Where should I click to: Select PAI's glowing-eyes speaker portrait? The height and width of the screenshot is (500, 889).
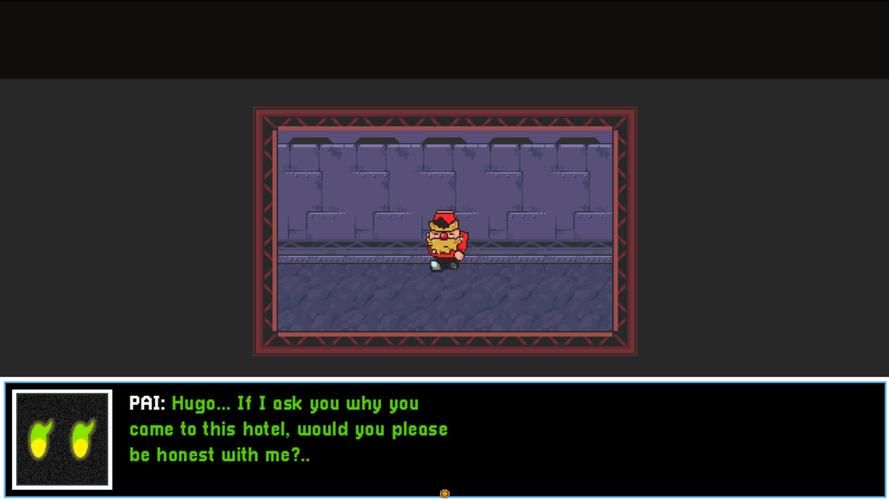[62, 439]
